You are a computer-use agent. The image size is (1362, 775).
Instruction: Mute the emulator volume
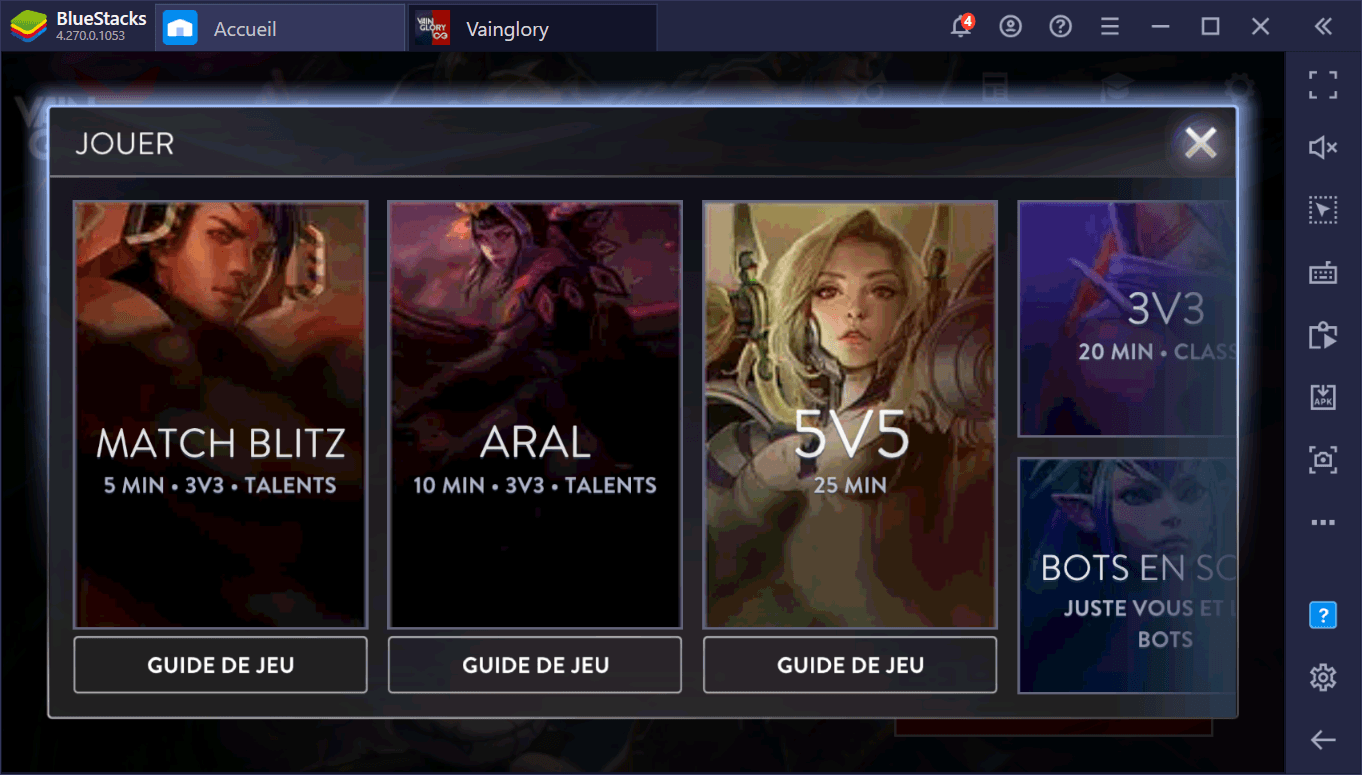pyautogui.click(x=1322, y=147)
